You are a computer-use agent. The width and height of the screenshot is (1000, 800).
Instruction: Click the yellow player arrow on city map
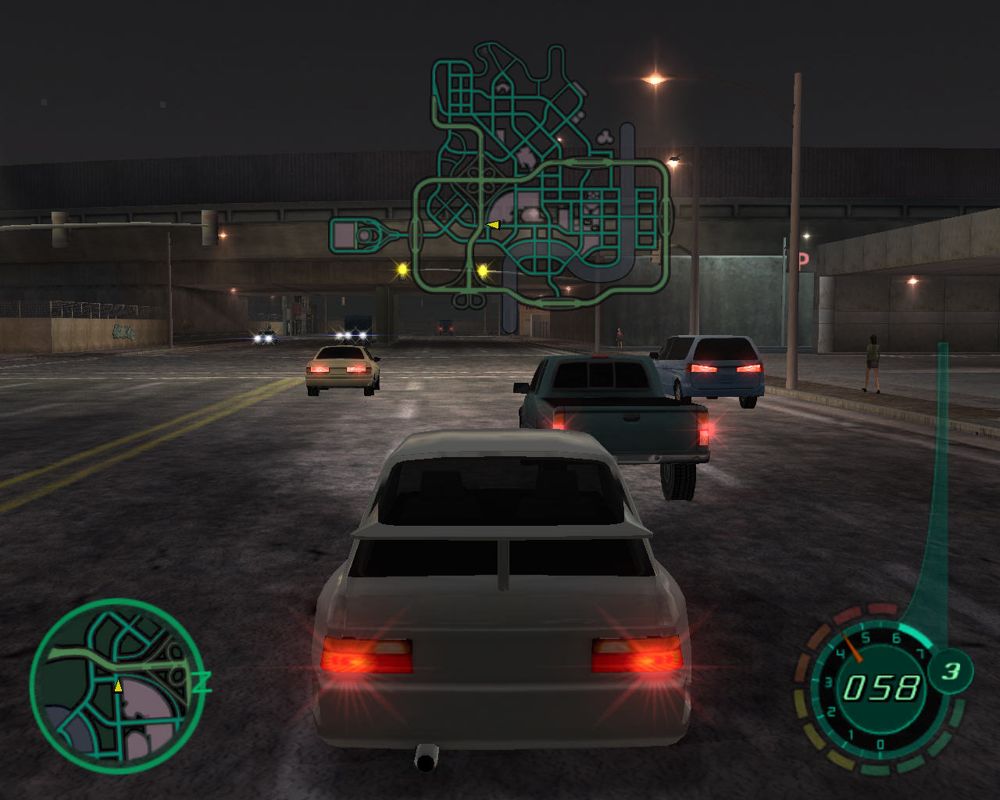(x=492, y=225)
